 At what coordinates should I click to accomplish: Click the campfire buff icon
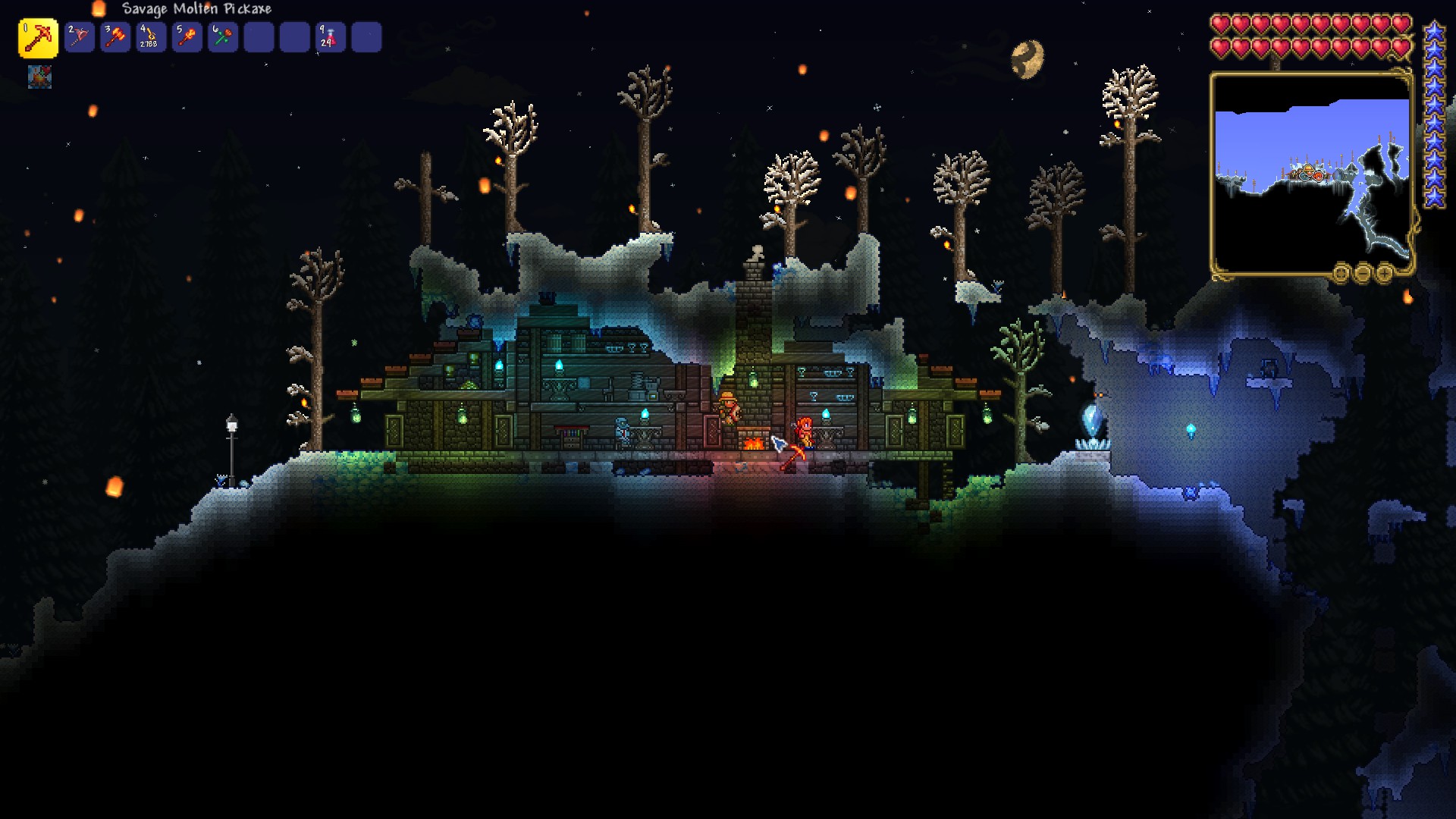40,77
